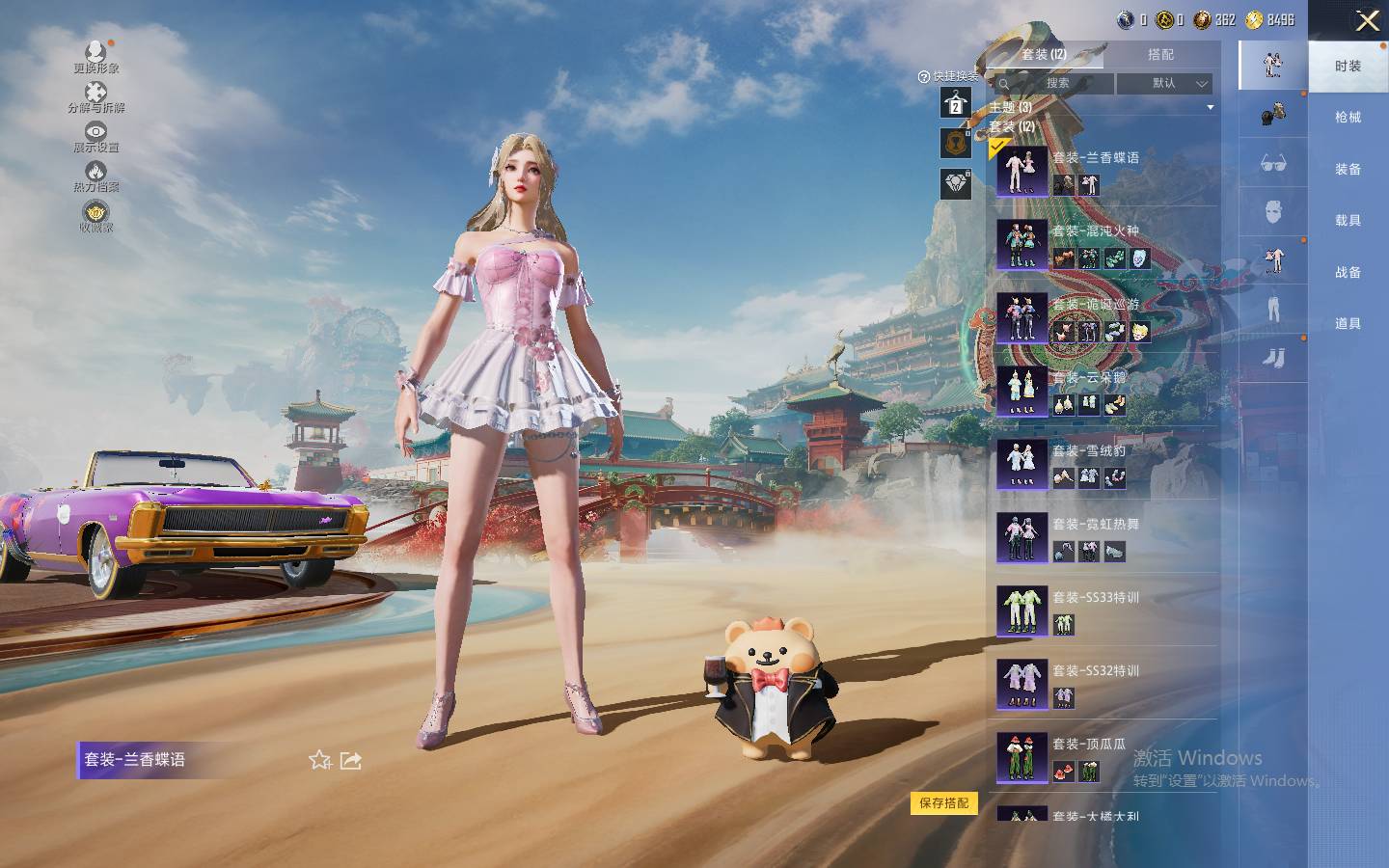This screenshot has width=1389, height=868.
Task: Close the wardrobe screen with the X
Action: pos(1367,21)
